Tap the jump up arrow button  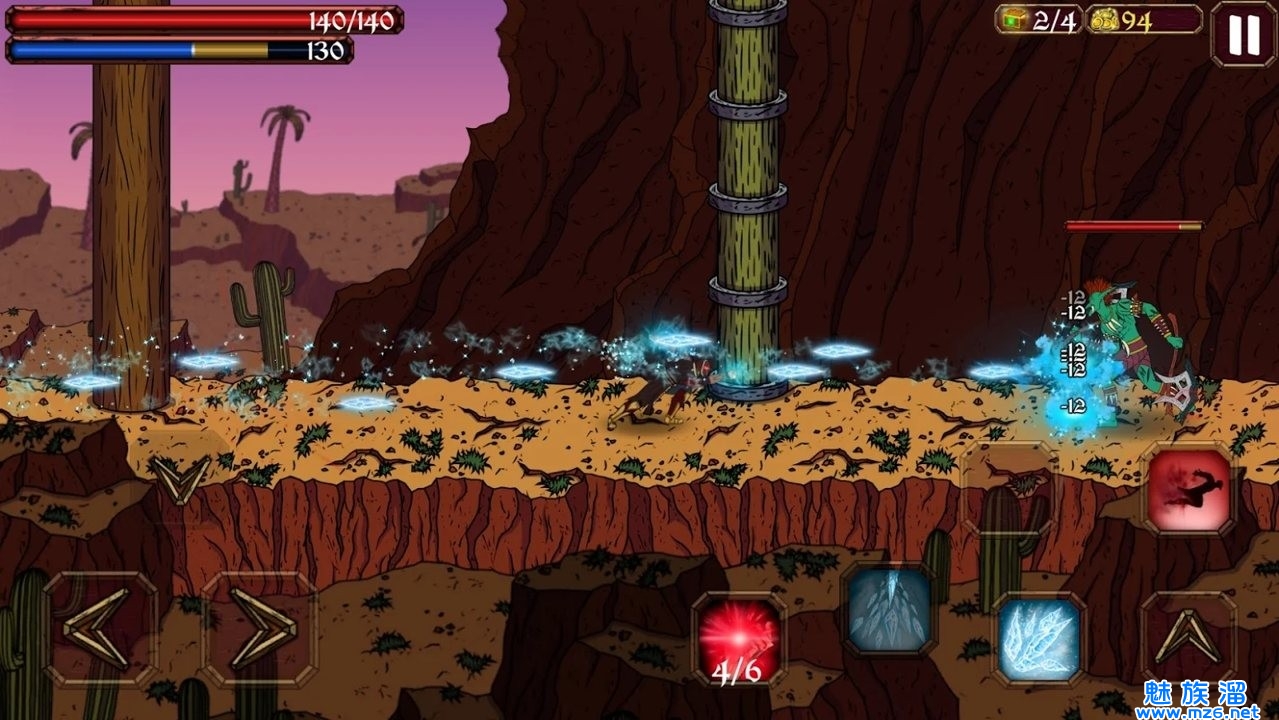1188,638
